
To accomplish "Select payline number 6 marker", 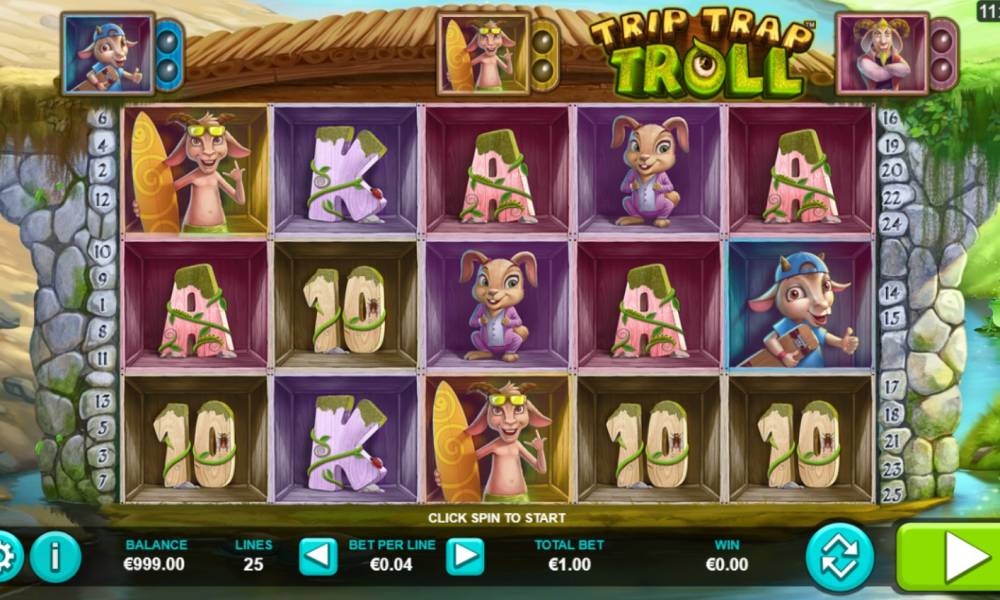I will coord(101,119).
